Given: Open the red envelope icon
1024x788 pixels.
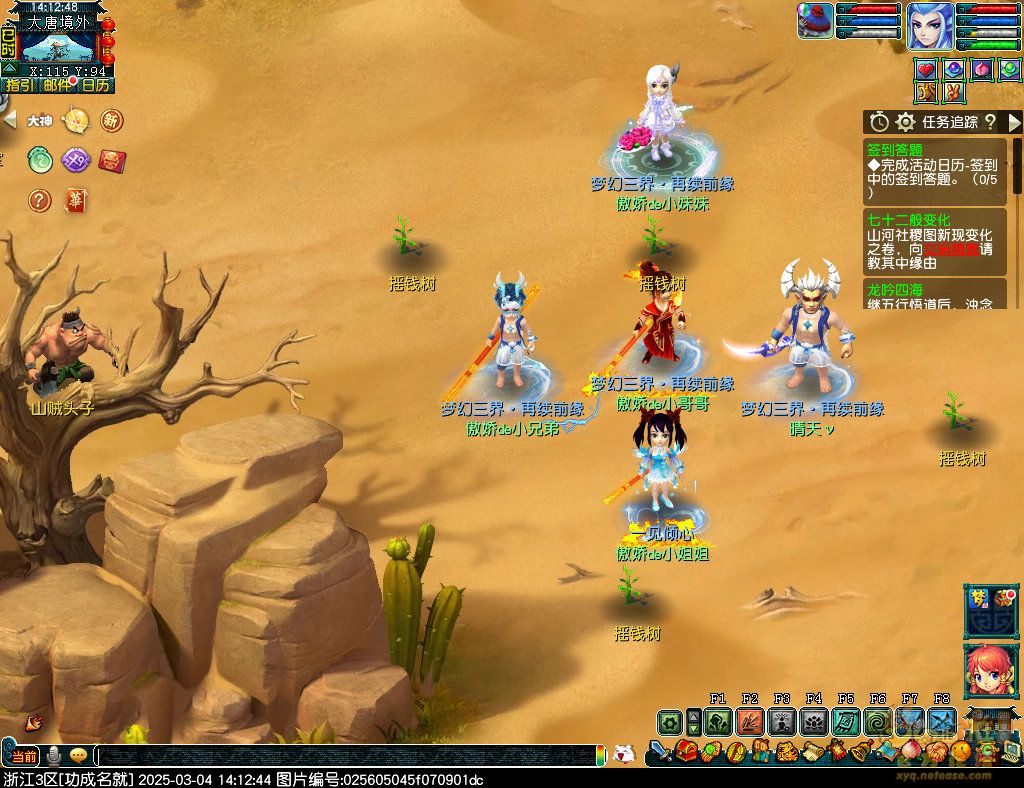Looking at the screenshot, I should pyautogui.click(x=112, y=160).
